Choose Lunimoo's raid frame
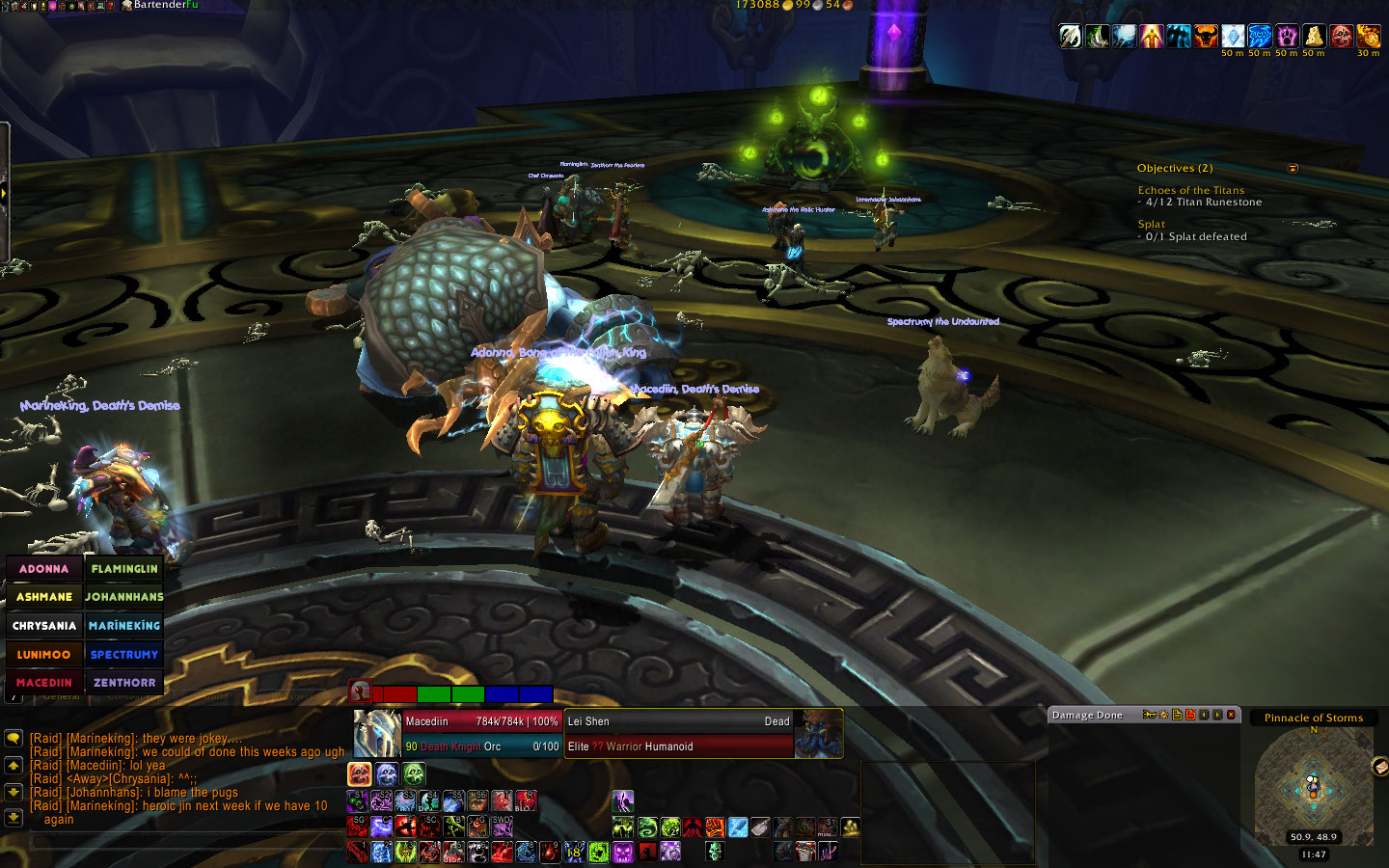 (x=44, y=655)
